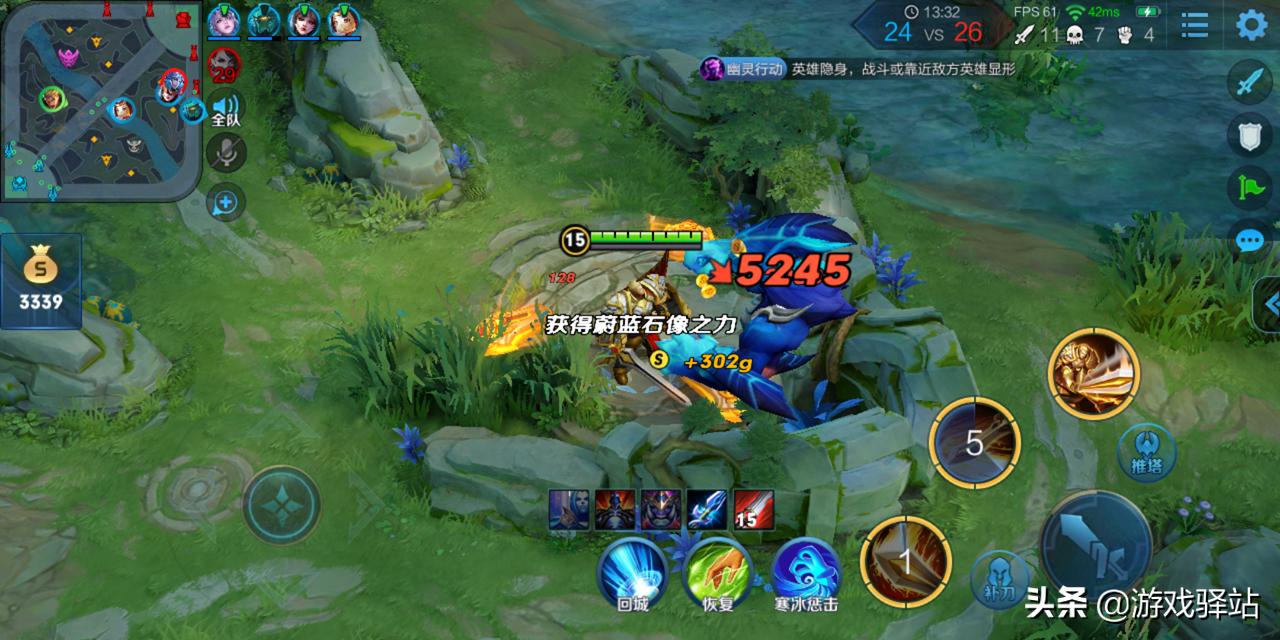Trigger the skill showing cooldown 1
Screen dimensions: 1280x640
pyautogui.click(x=906, y=562)
